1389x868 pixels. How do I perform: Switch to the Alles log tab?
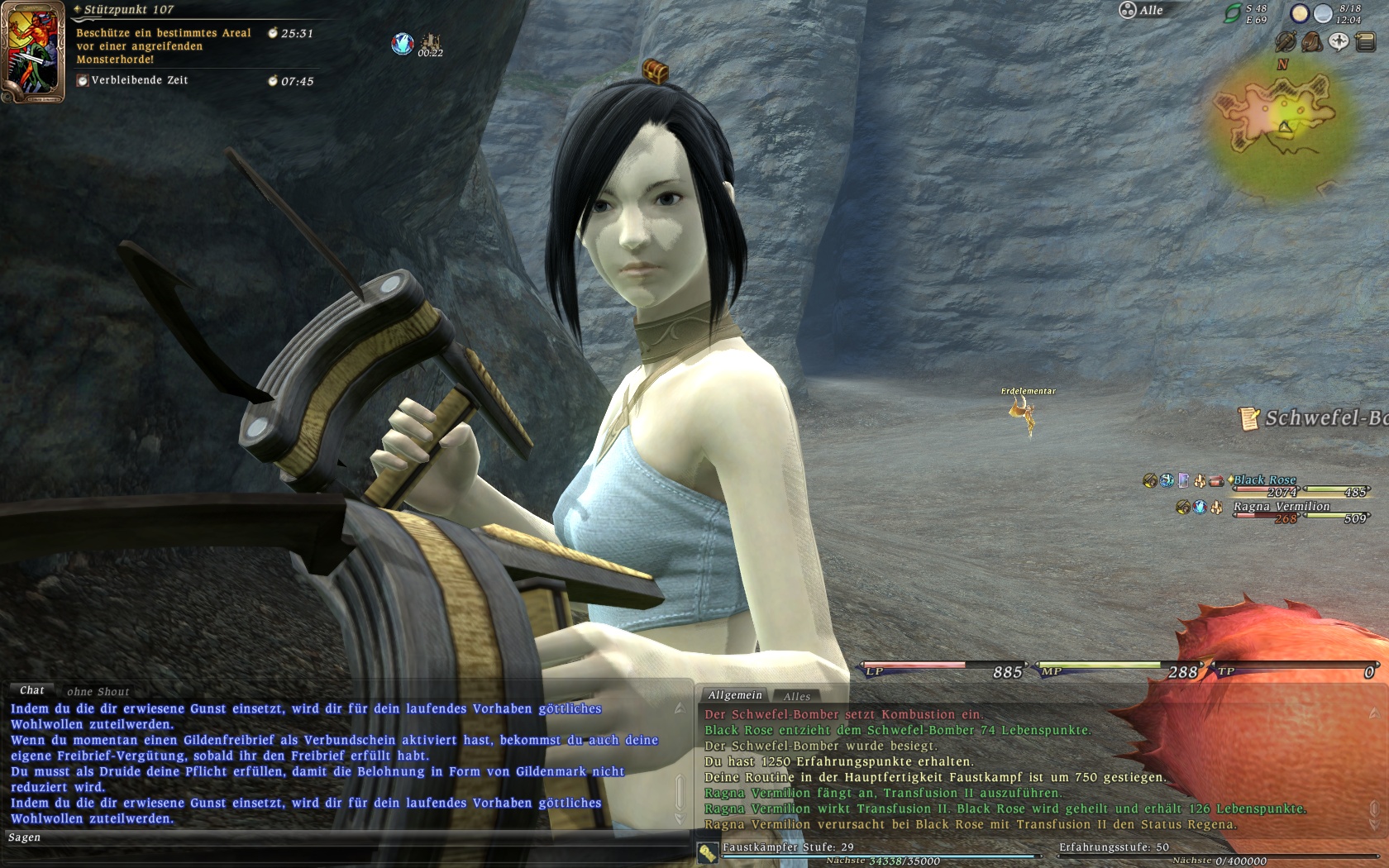[797, 697]
